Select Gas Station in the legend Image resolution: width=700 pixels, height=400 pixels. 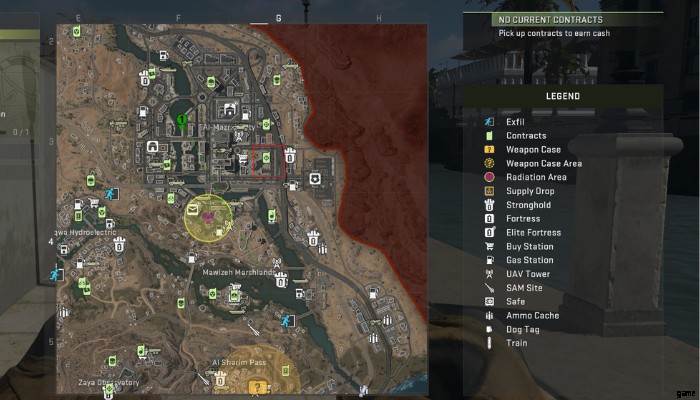529,260
